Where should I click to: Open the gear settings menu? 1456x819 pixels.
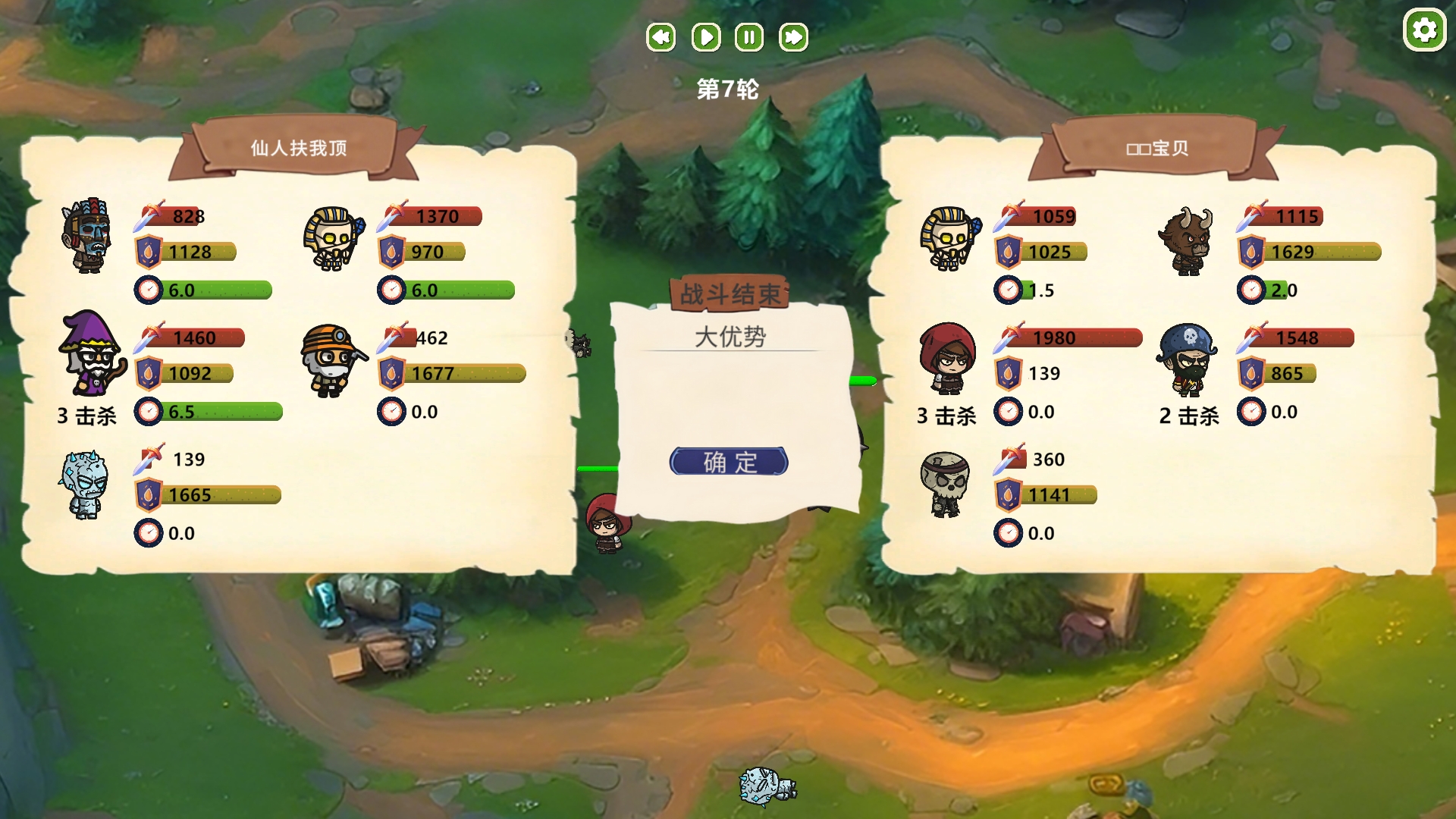(1424, 30)
